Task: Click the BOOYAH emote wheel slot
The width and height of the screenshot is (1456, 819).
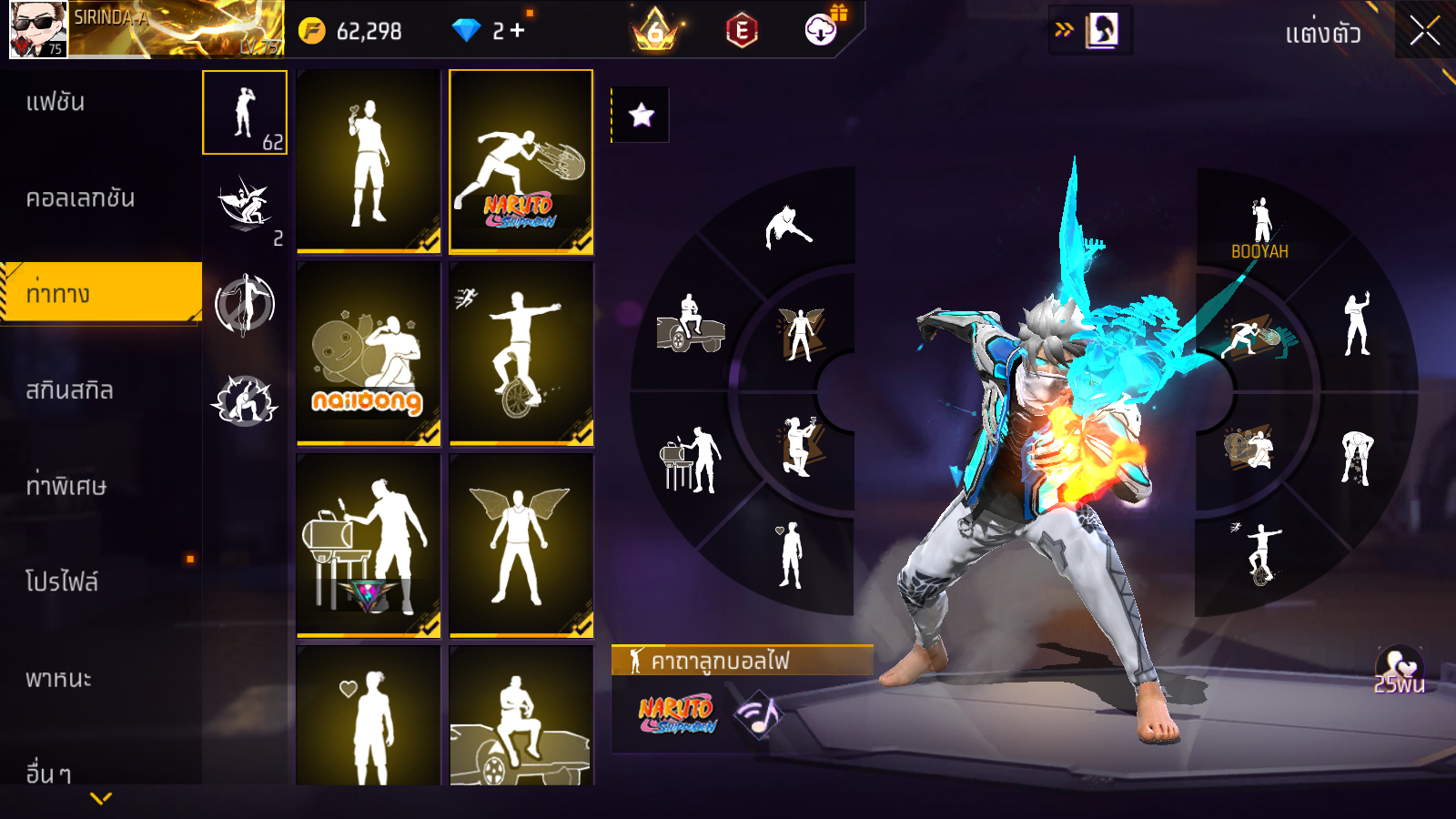Action: [1259, 227]
